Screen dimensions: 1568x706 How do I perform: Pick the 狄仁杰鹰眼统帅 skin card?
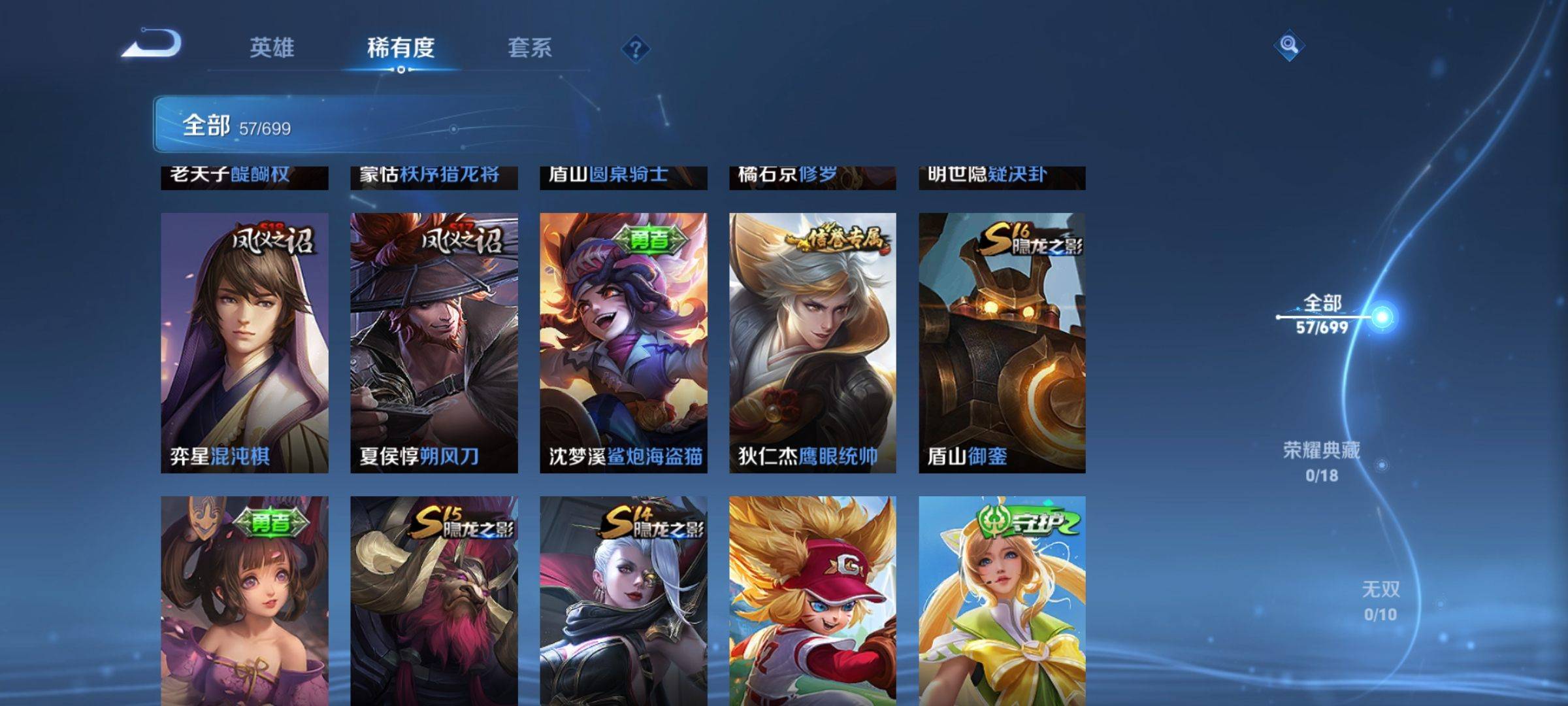pyautogui.click(x=813, y=343)
